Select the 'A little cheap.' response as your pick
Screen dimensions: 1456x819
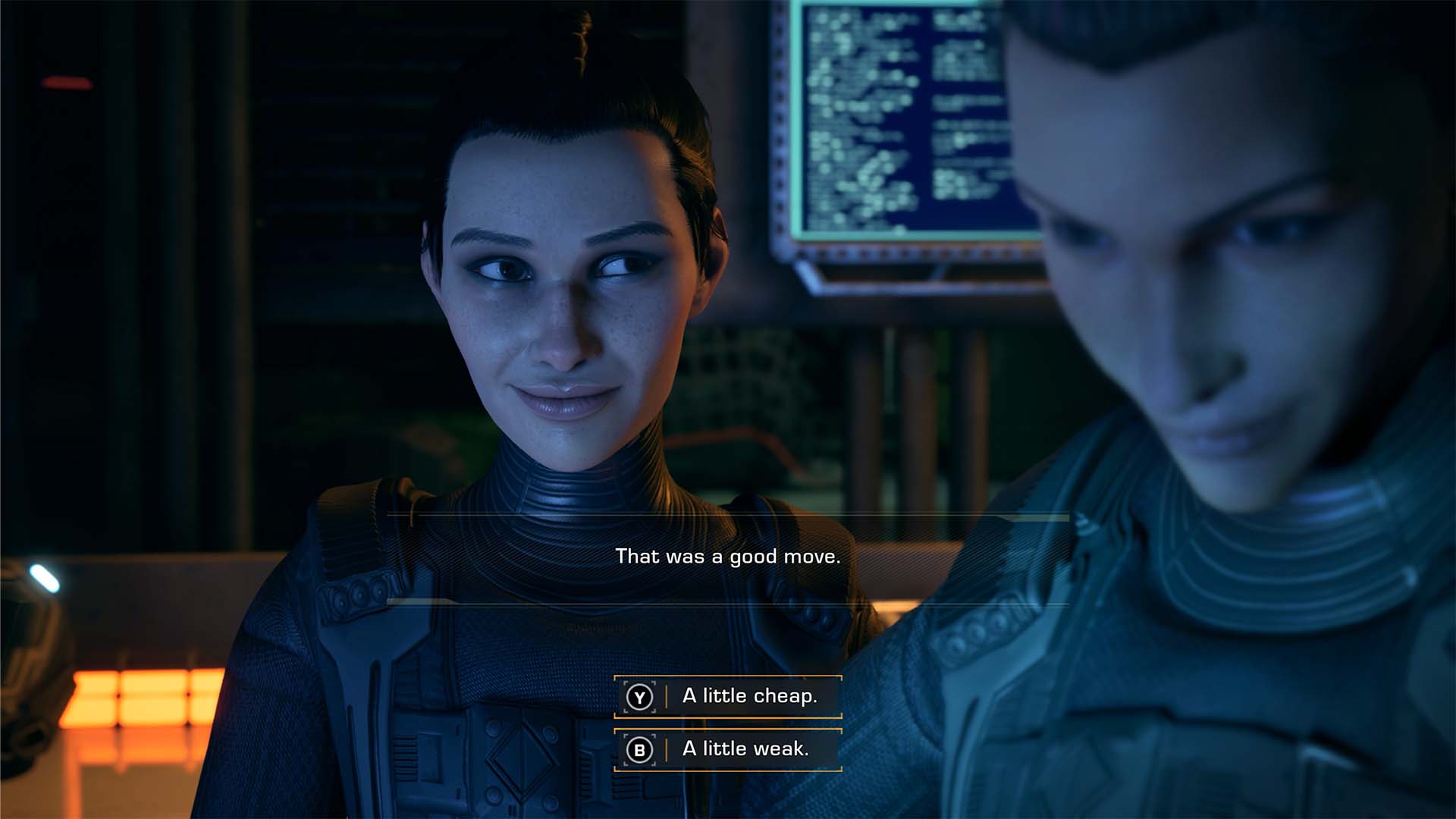[747, 695]
